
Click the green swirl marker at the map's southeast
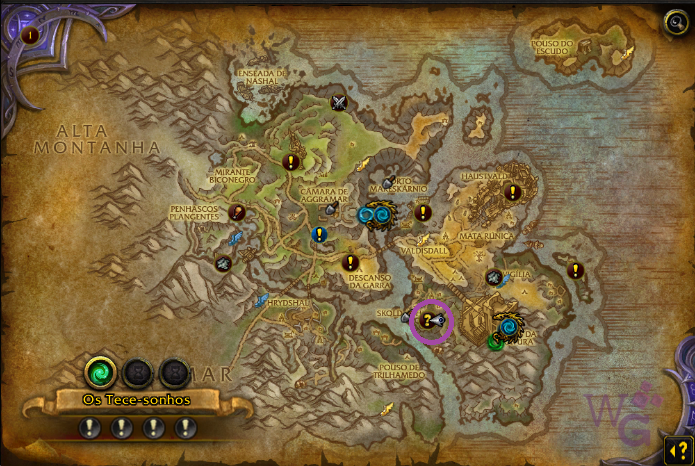[496, 342]
